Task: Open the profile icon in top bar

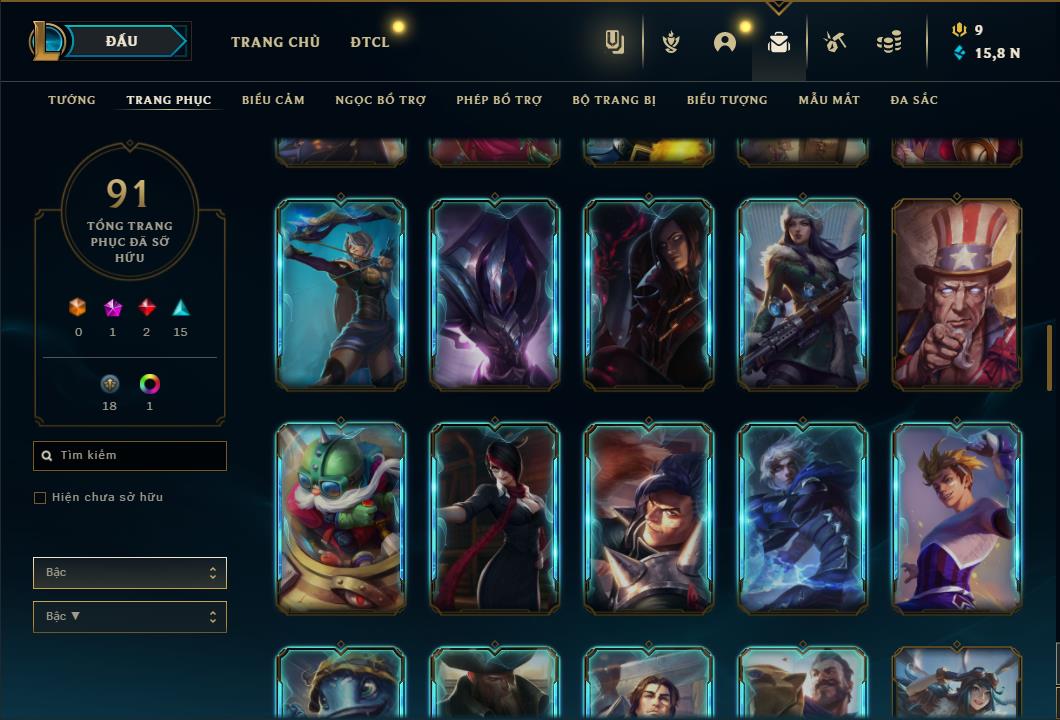Action: tap(724, 42)
